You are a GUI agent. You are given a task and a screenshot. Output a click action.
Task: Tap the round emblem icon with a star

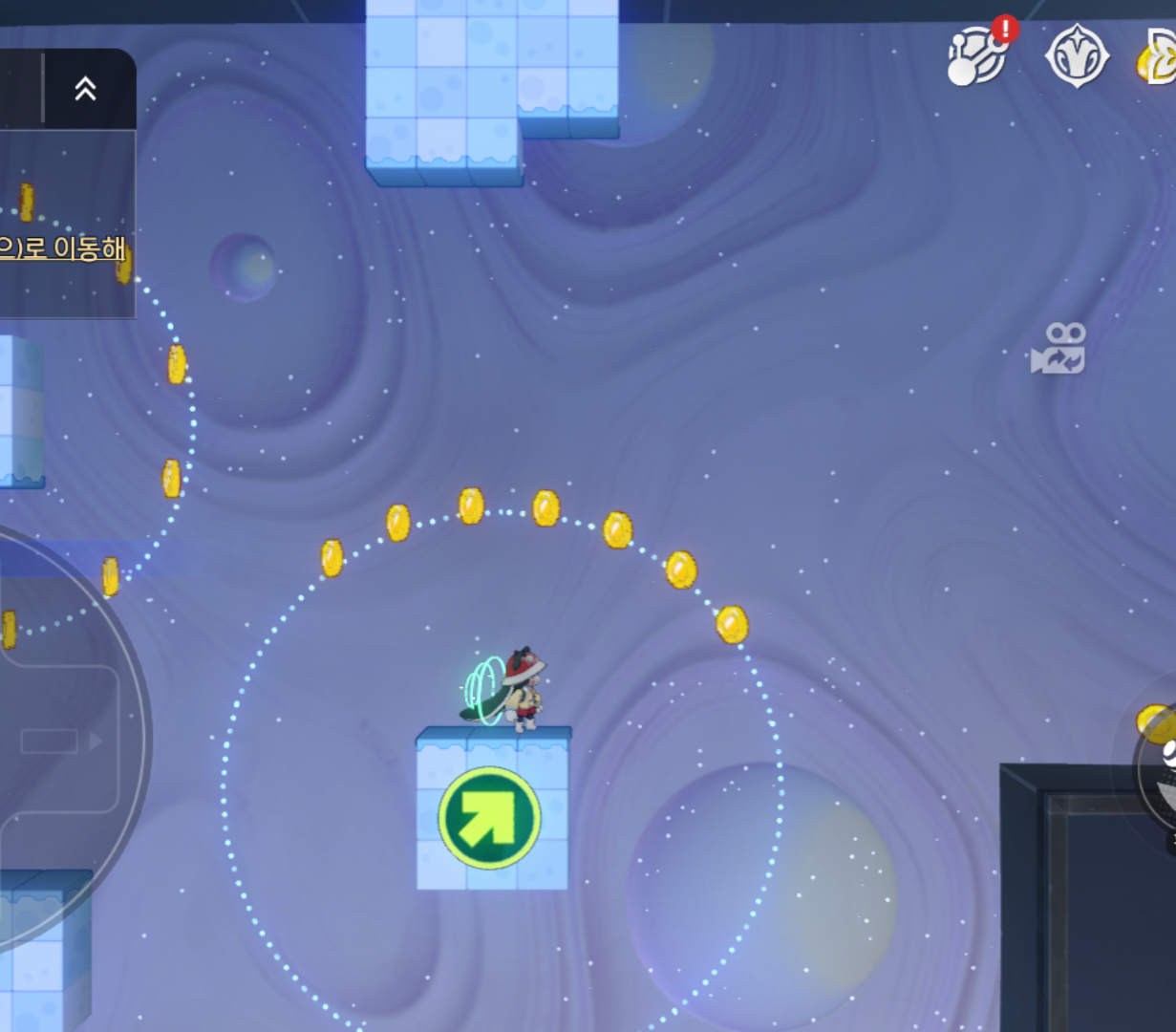1077,56
